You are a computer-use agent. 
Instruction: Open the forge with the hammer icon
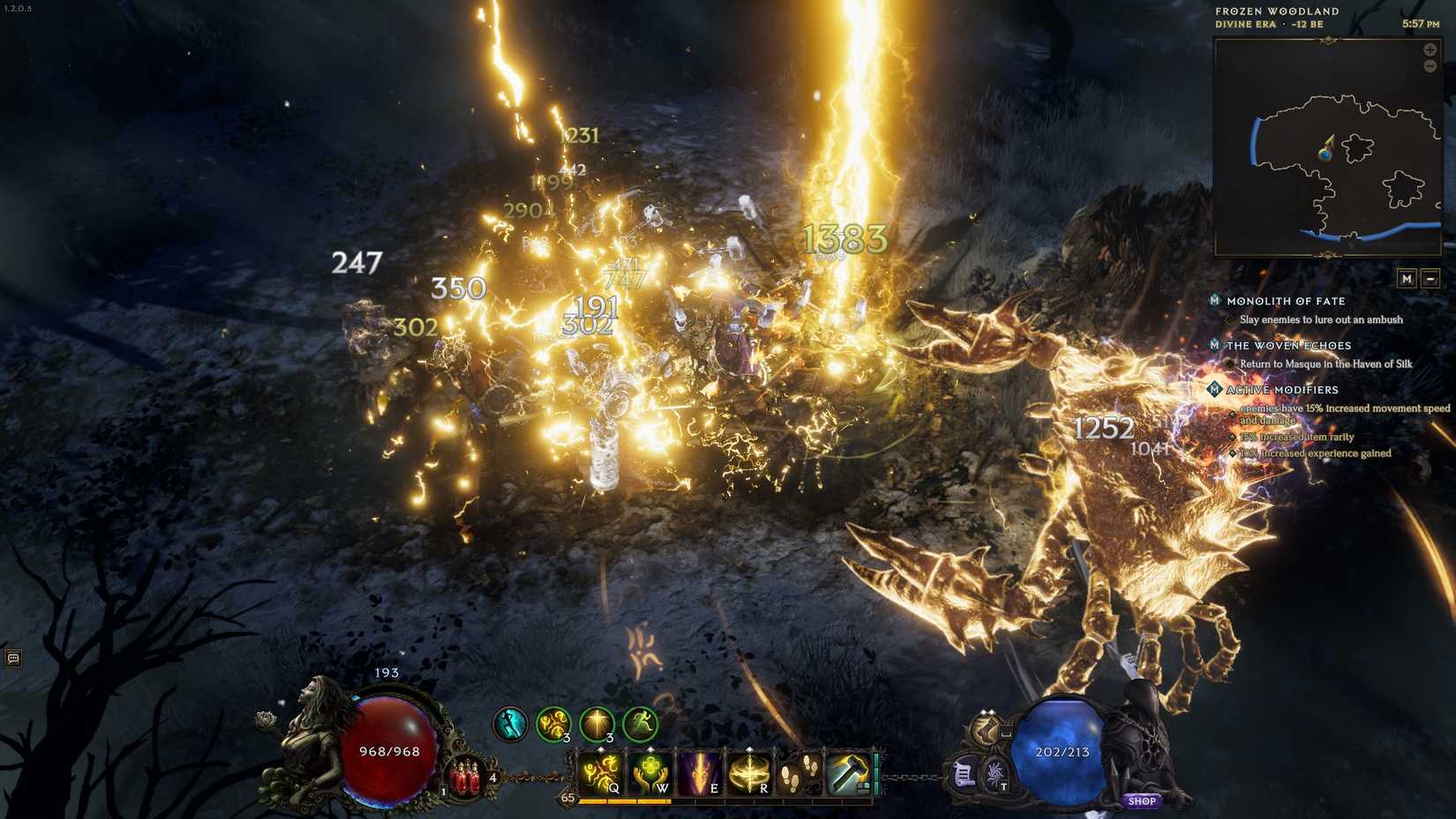tap(850, 772)
